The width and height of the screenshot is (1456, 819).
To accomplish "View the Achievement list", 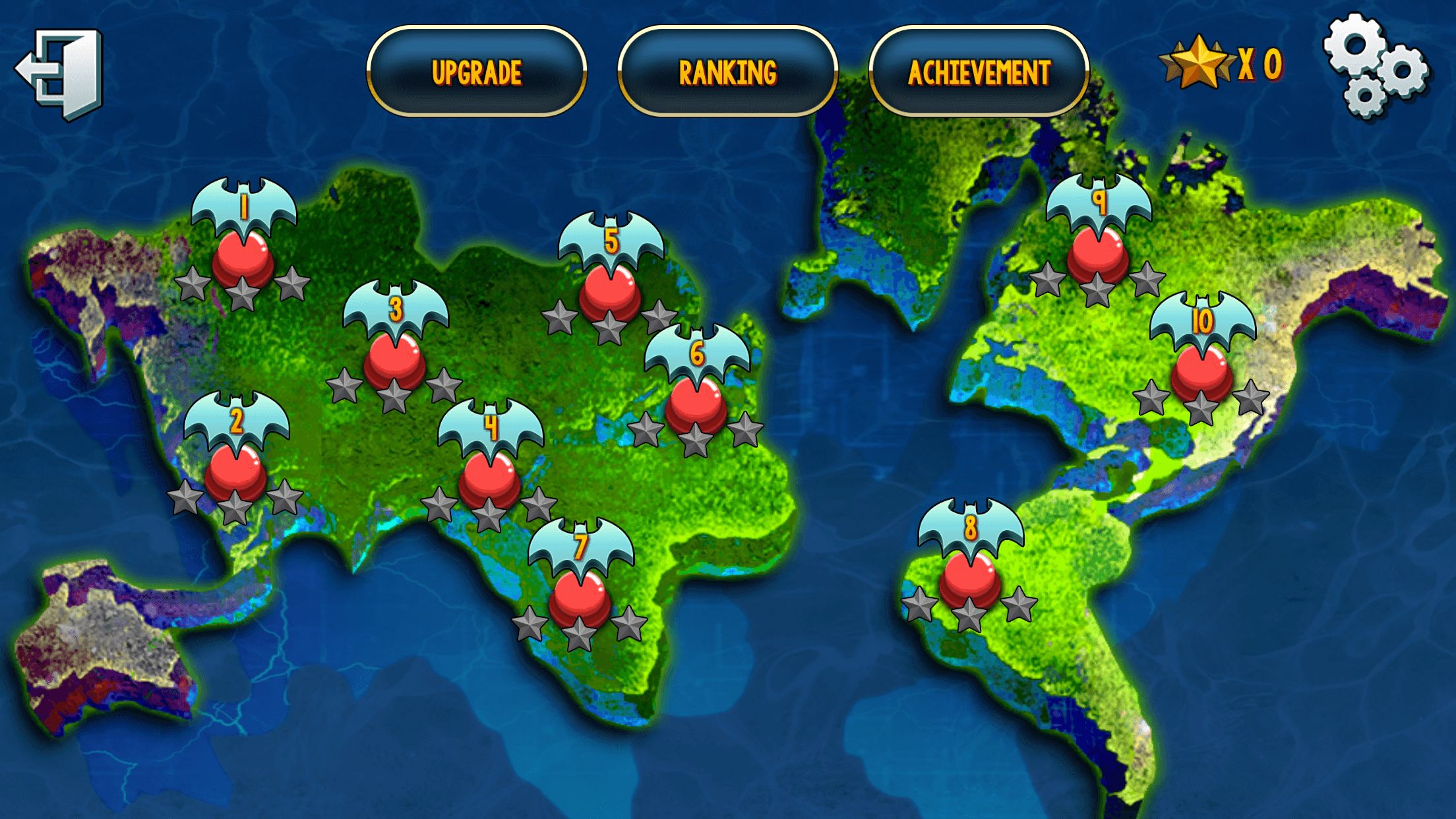I will pos(979,71).
